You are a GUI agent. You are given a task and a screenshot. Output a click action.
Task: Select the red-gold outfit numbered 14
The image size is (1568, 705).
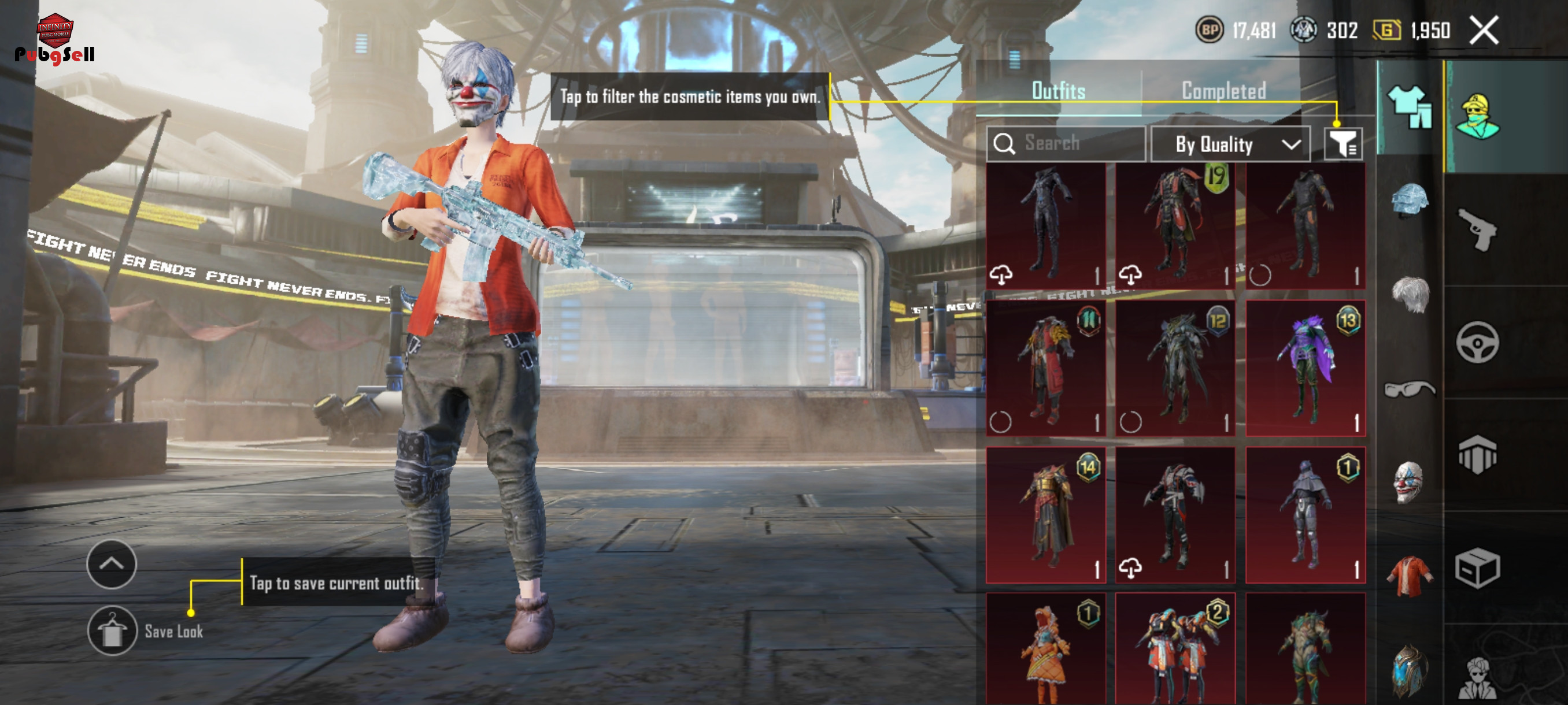click(1046, 515)
